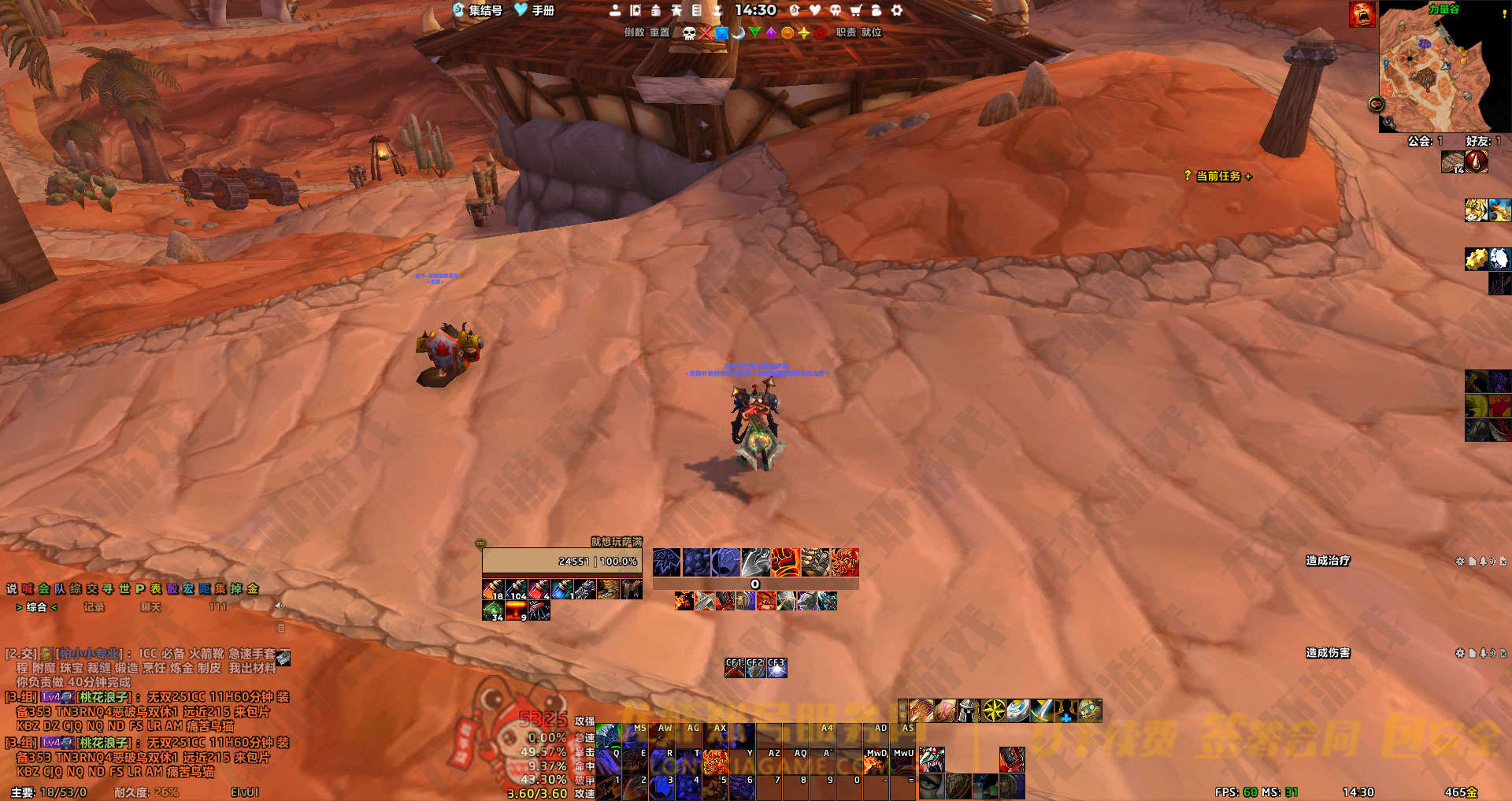Viewport: 1512px width, 801px height.
Task: Click the settings gear icon in the top bar
Action: pos(896,10)
